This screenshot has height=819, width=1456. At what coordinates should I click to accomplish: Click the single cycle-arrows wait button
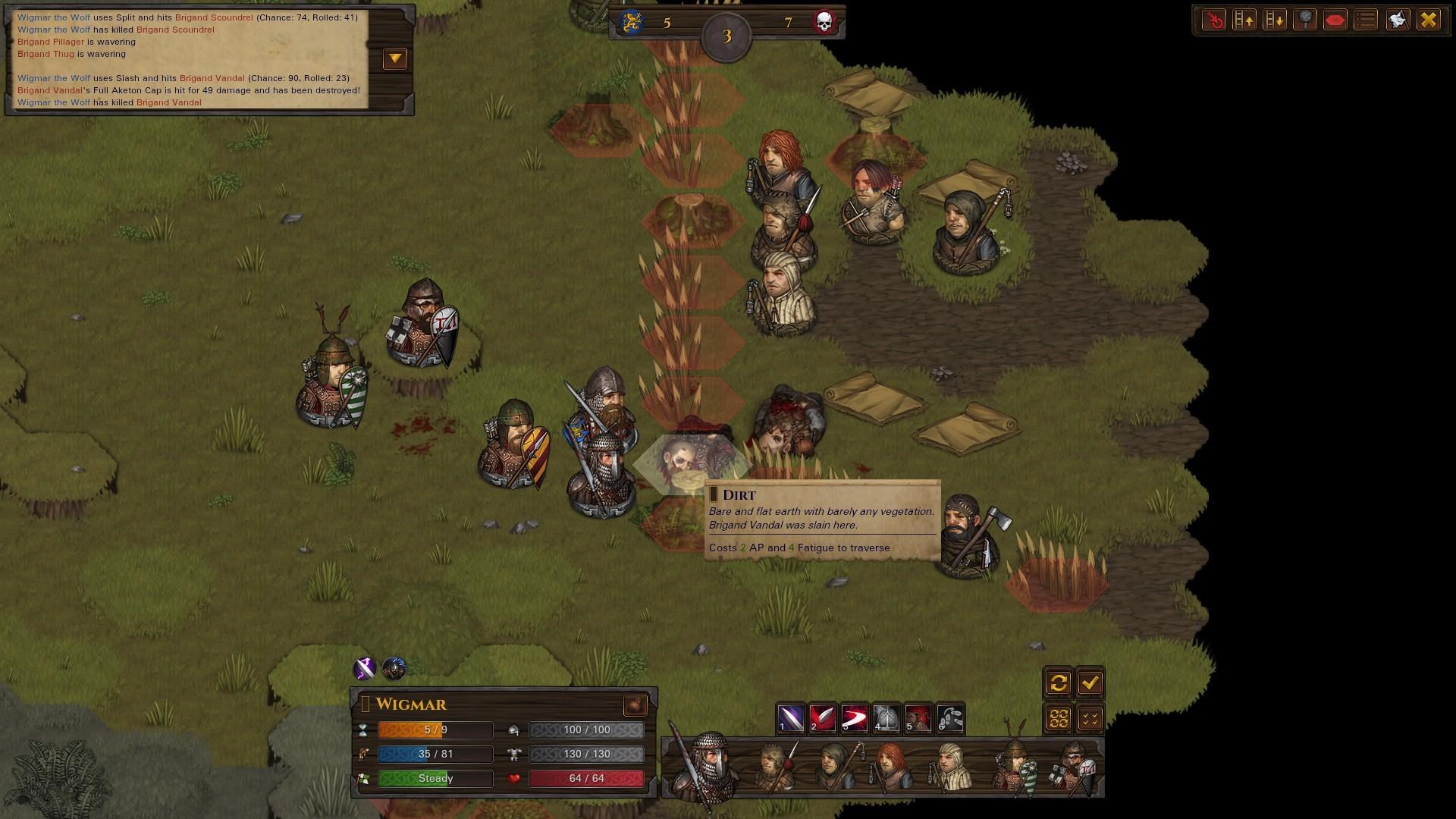pyautogui.click(x=1059, y=683)
